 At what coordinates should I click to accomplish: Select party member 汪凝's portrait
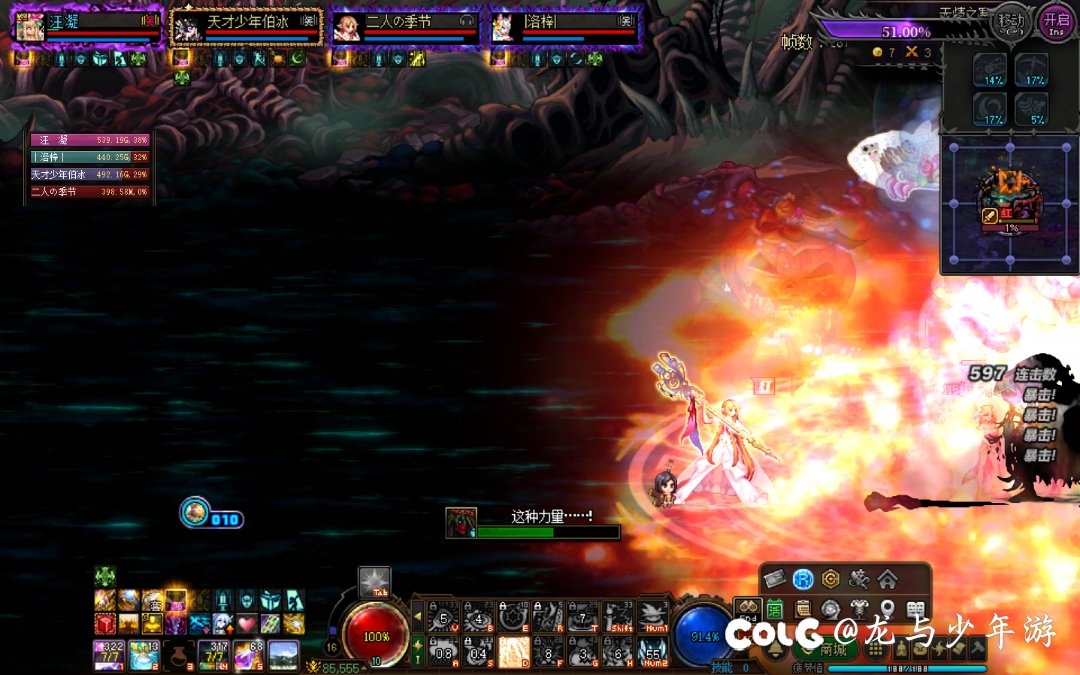28,27
